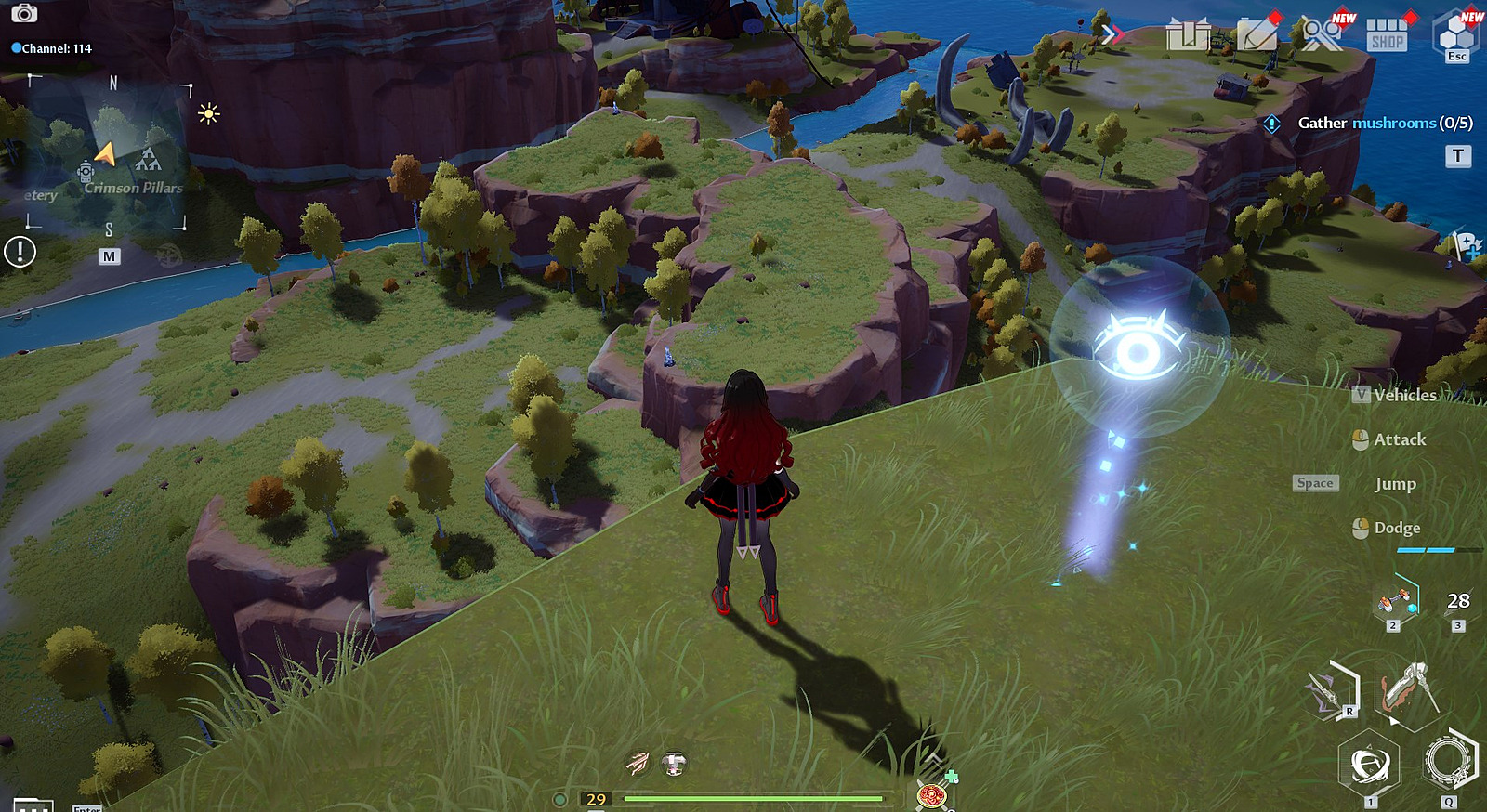Tap the Jump action
Viewport: 1487px width, 812px height.
(1394, 484)
